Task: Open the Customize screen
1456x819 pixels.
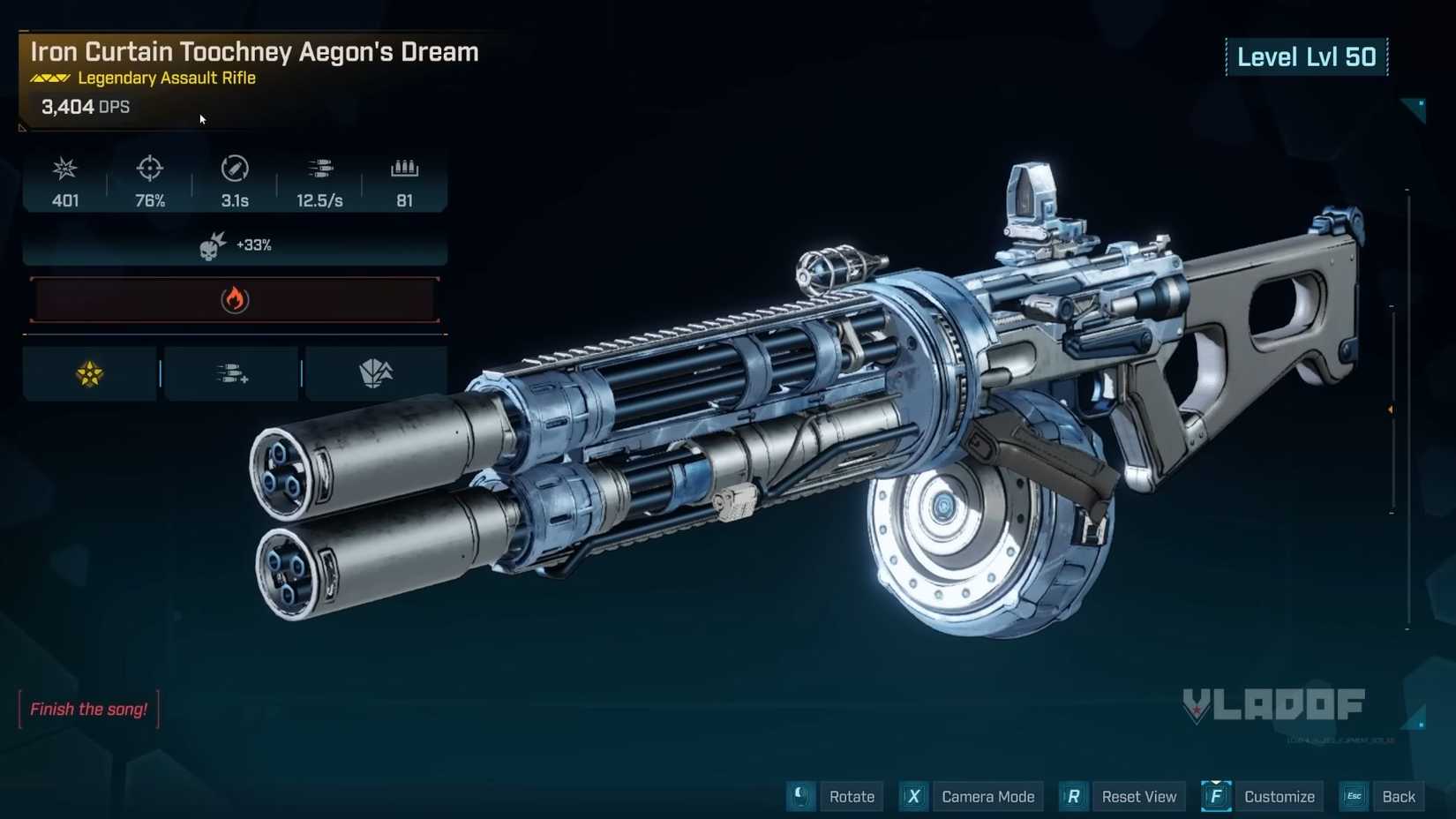Action: [x=1278, y=796]
